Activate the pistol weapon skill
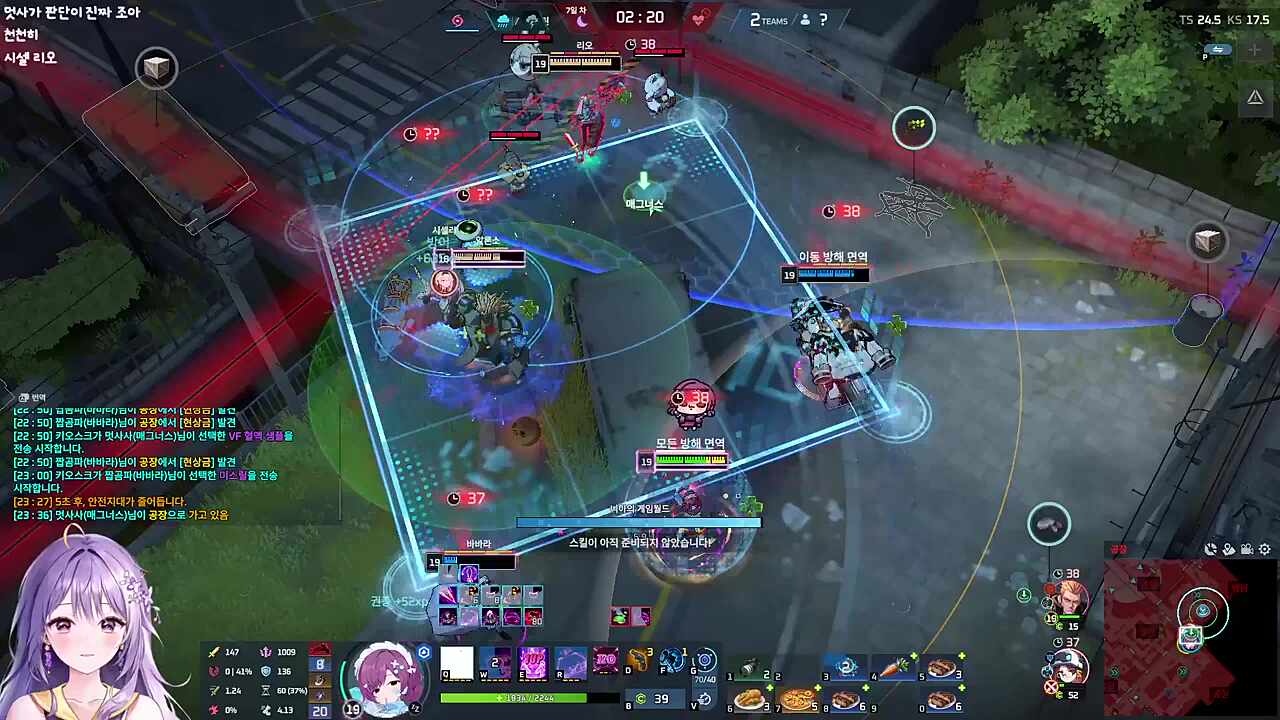1280x720 pixels. click(639, 661)
